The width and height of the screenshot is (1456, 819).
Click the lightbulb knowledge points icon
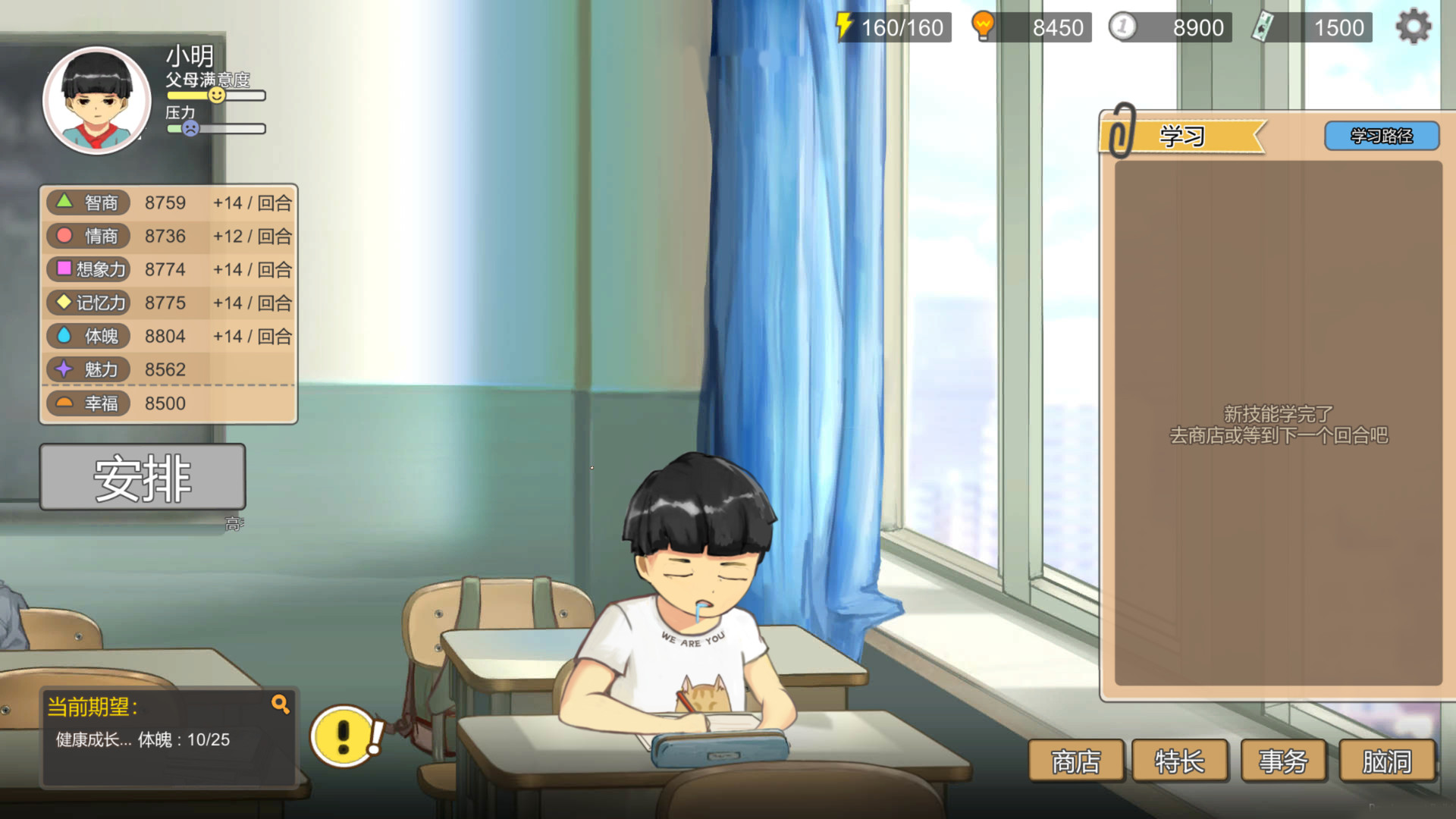984,25
